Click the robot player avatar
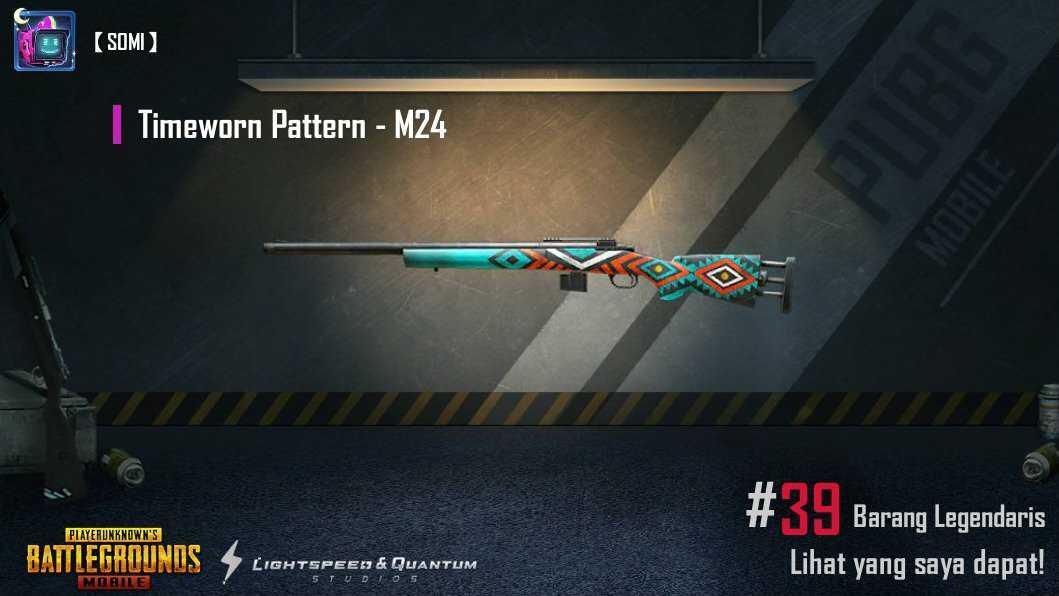This screenshot has height=596, width=1059. 44,41
